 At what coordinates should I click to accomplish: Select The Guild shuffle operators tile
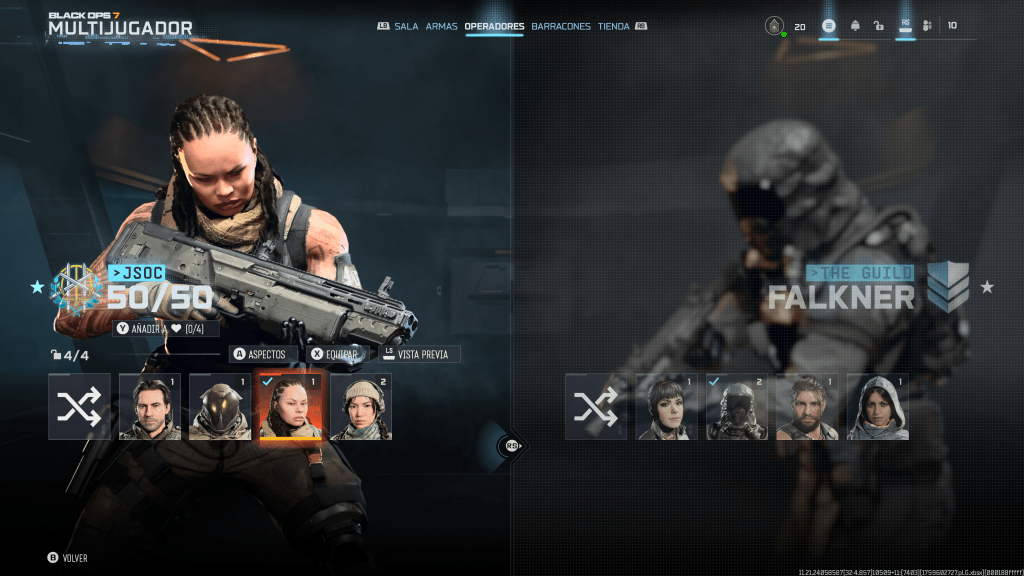[596, 407]
